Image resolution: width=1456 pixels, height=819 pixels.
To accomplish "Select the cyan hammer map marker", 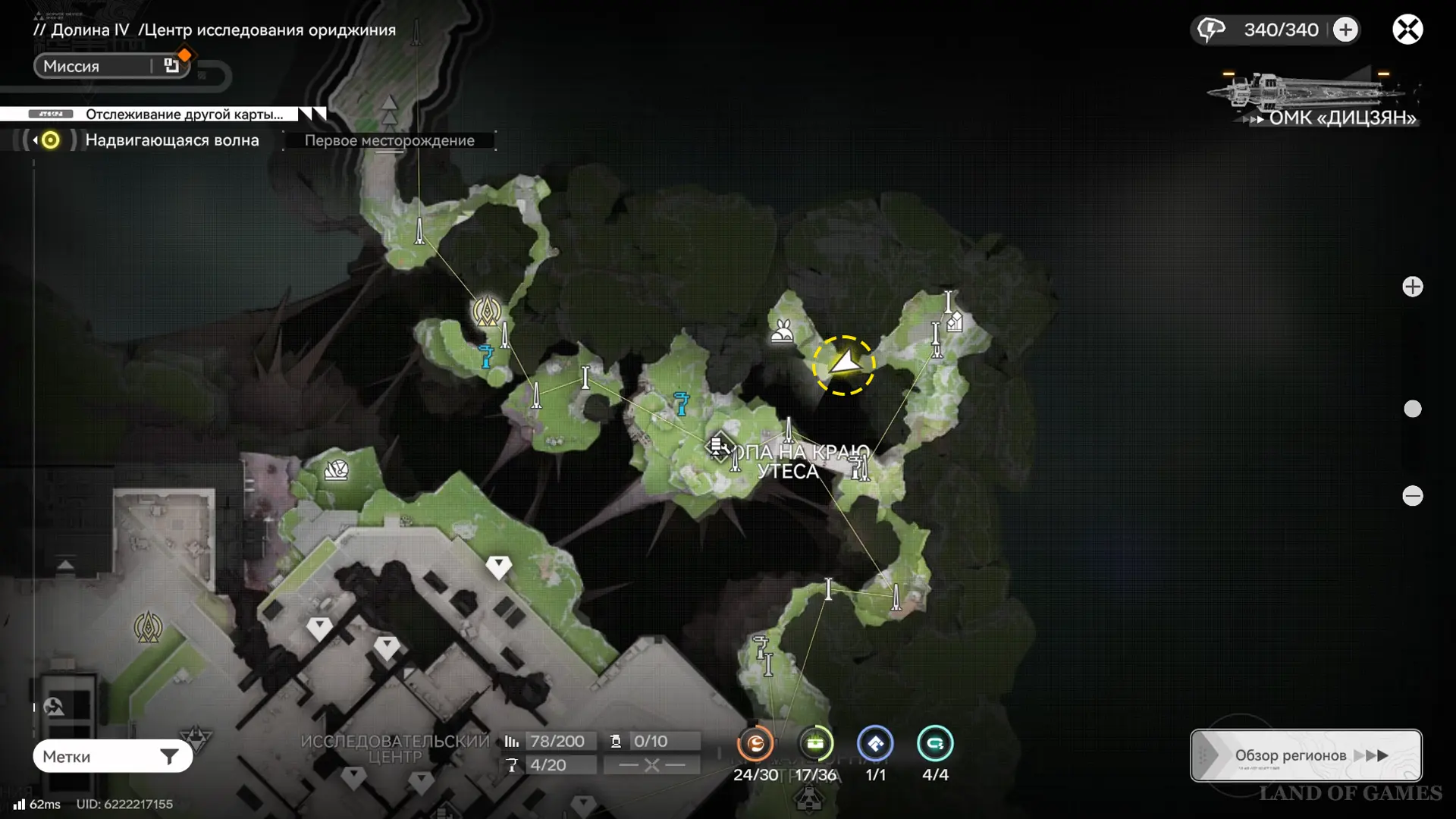I will 681,403.
